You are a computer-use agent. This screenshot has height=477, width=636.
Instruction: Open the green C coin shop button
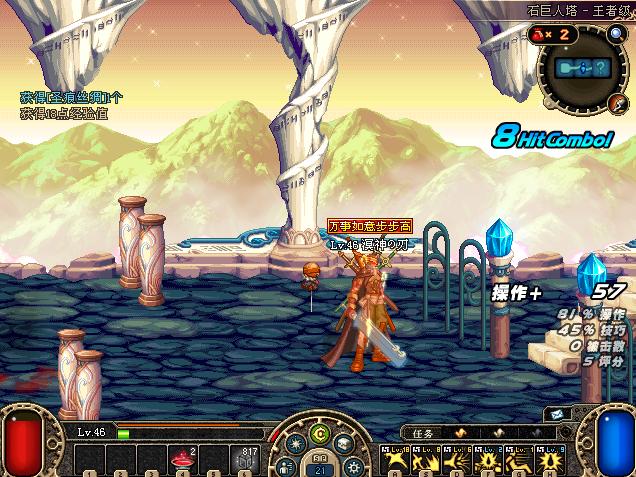pos(320,433)
